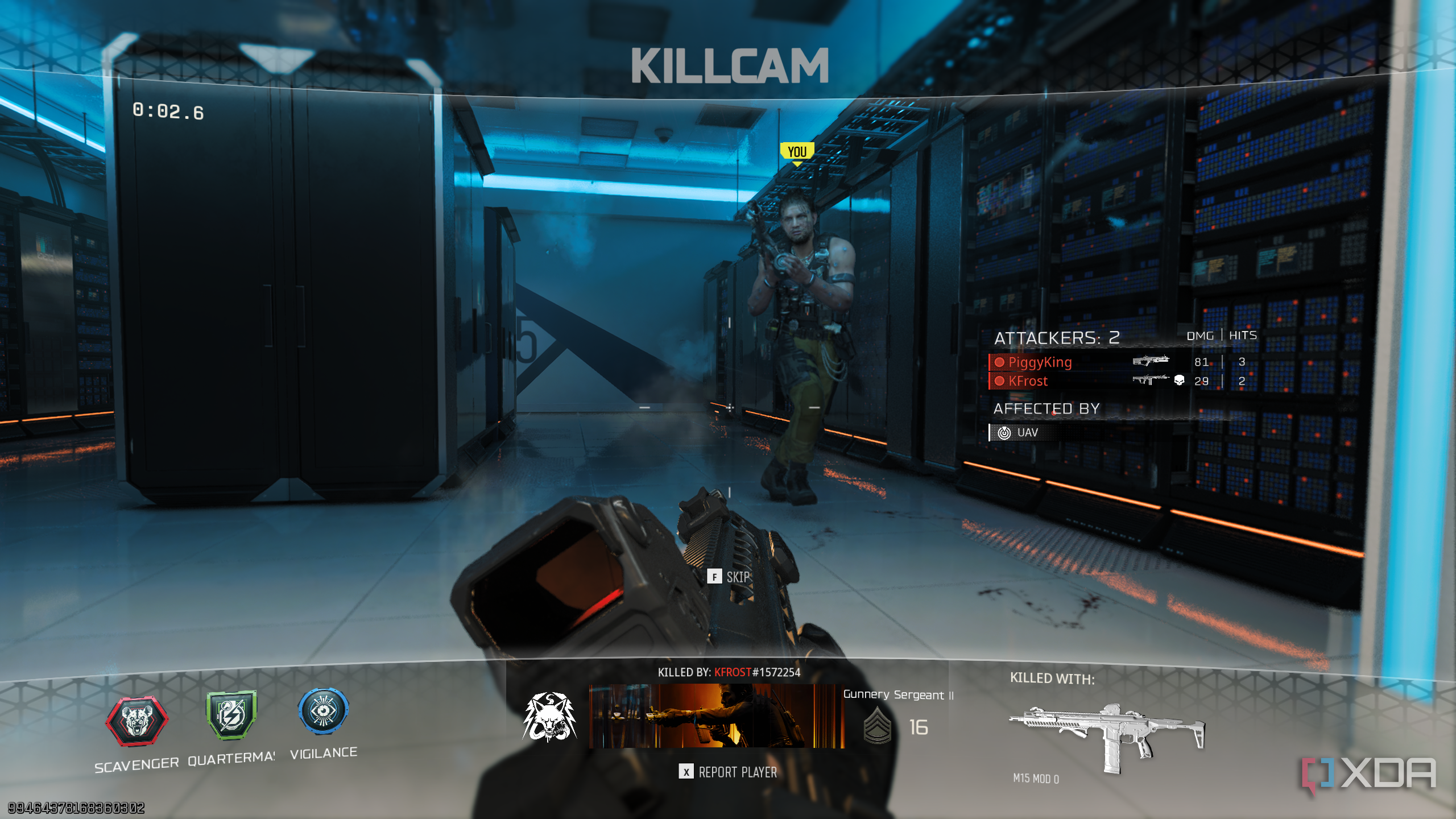This screenshot has width=1456, height=819.
Task: Click the Gunnery Sergeant rank insignia
Action: coord(877,726)
